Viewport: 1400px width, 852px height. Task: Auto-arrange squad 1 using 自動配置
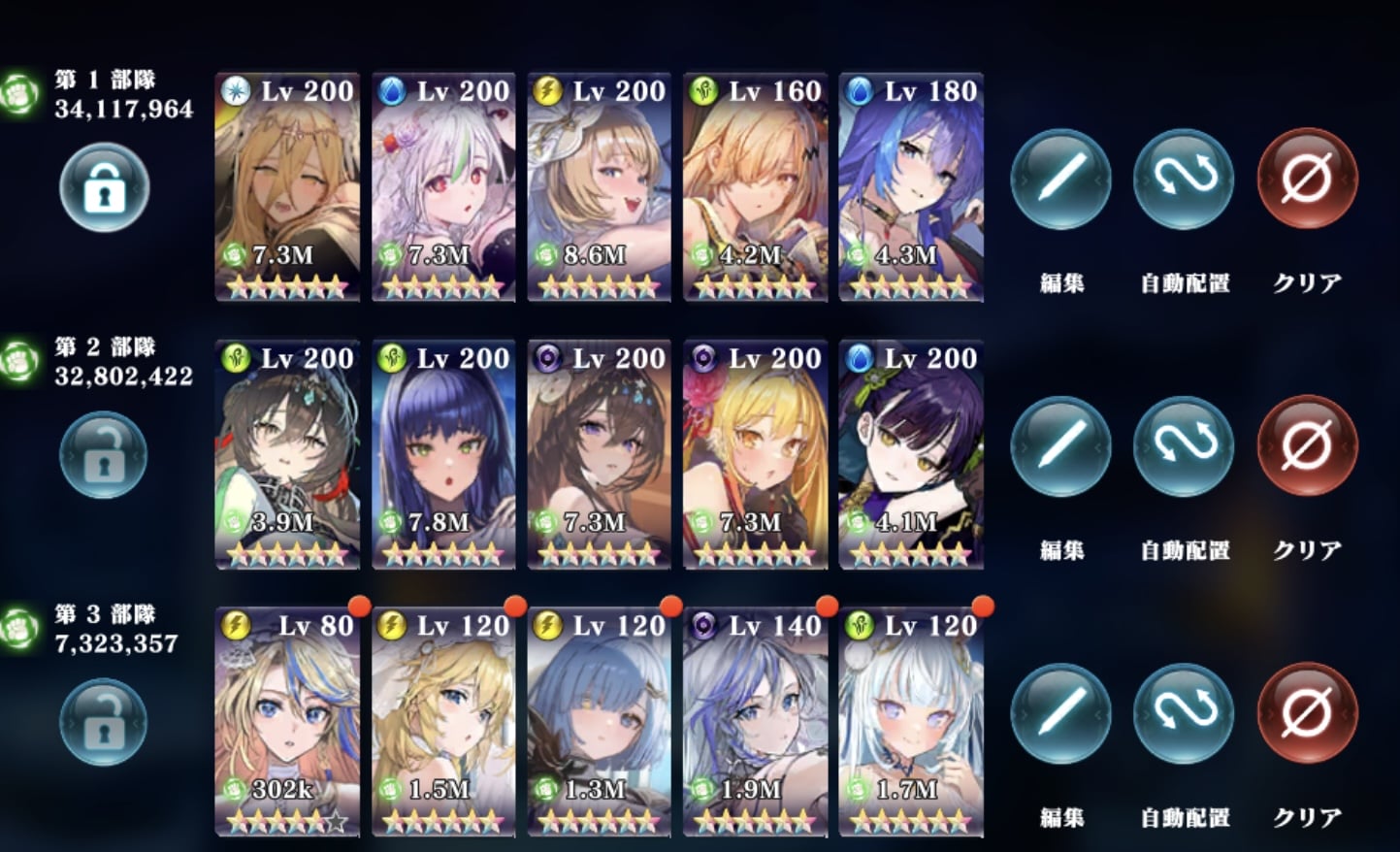(1184, 180)
